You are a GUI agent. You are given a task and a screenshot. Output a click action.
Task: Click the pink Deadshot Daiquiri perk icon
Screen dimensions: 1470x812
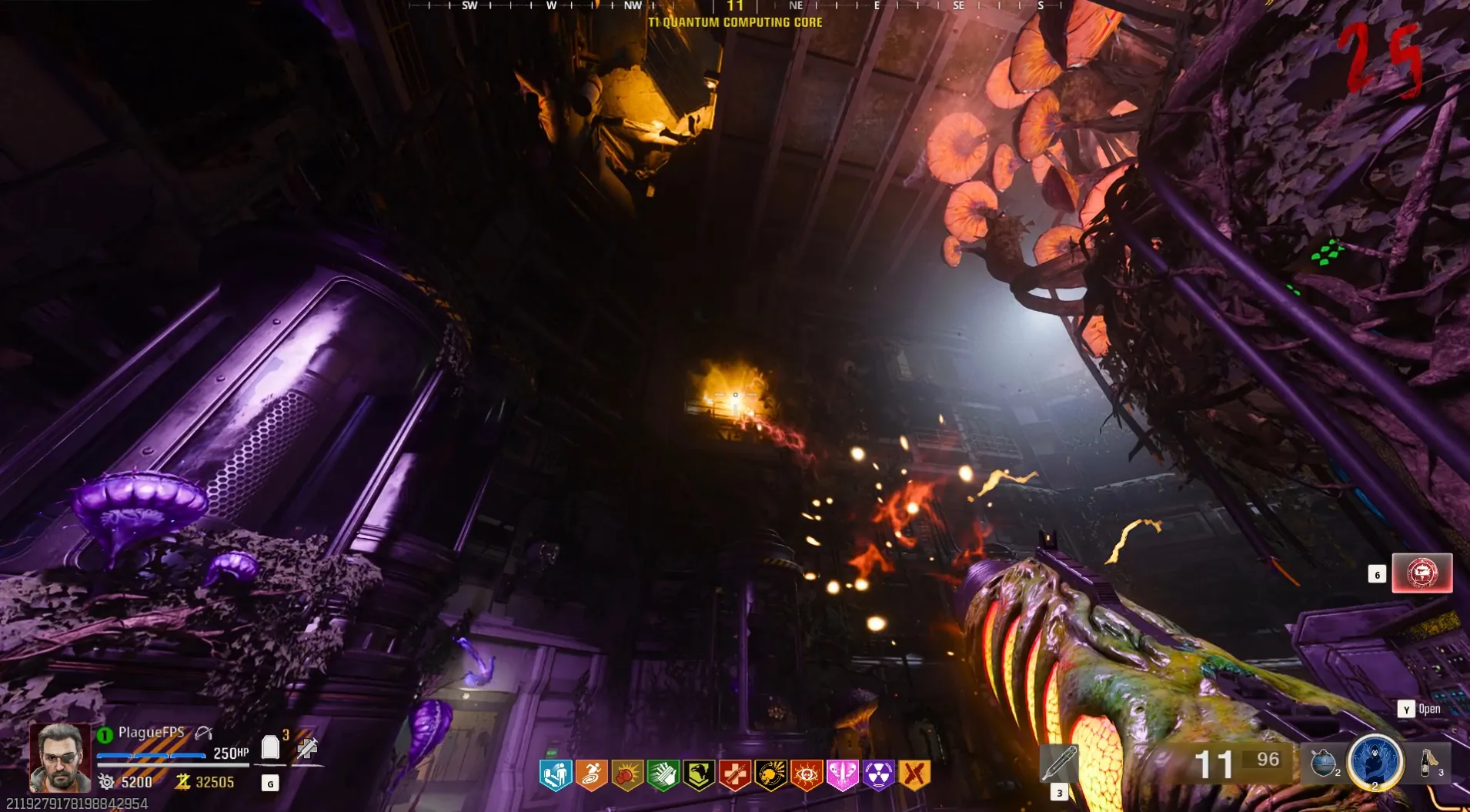coord(842,775)
